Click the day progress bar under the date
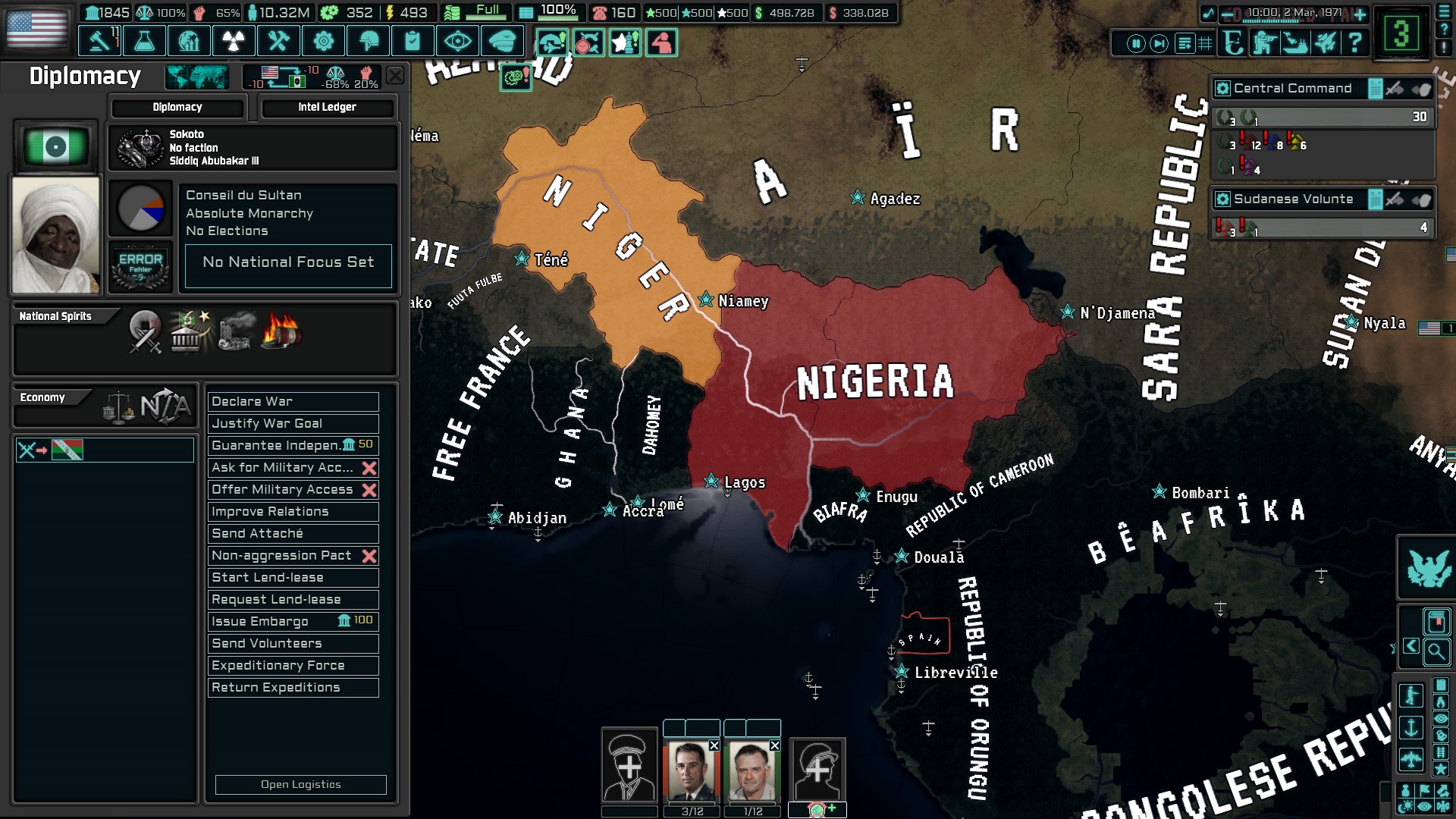 click(1270, 22)
